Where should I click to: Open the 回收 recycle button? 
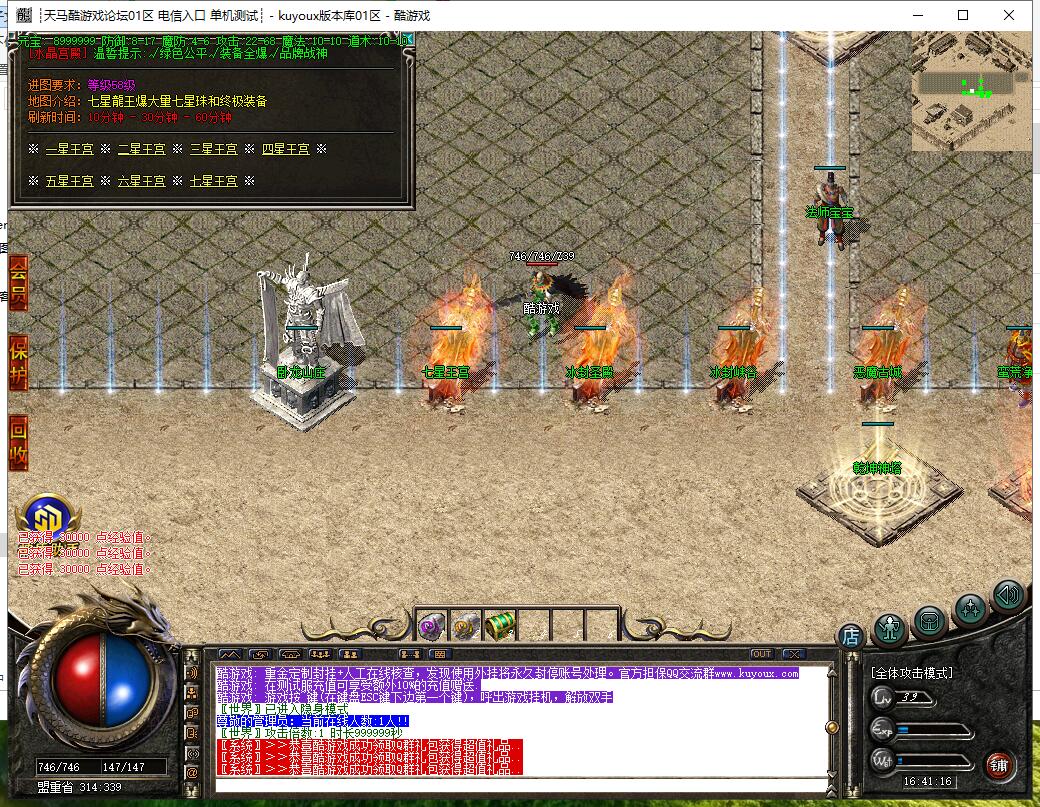pos(18,440)
